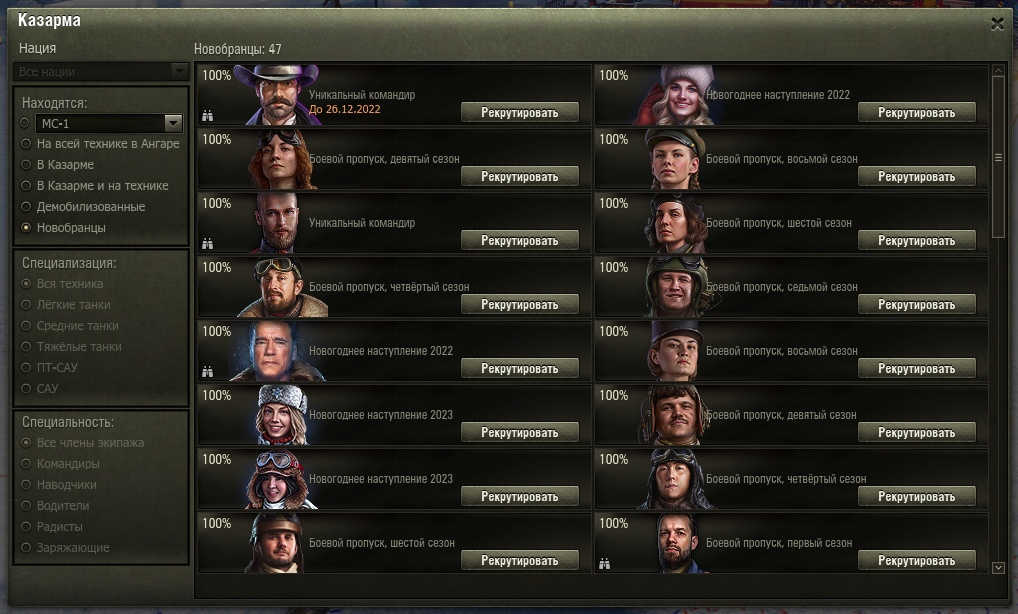Select the МС-1 location radio button
Viewport: 1018px width, 614px height.
pos(25,123)
